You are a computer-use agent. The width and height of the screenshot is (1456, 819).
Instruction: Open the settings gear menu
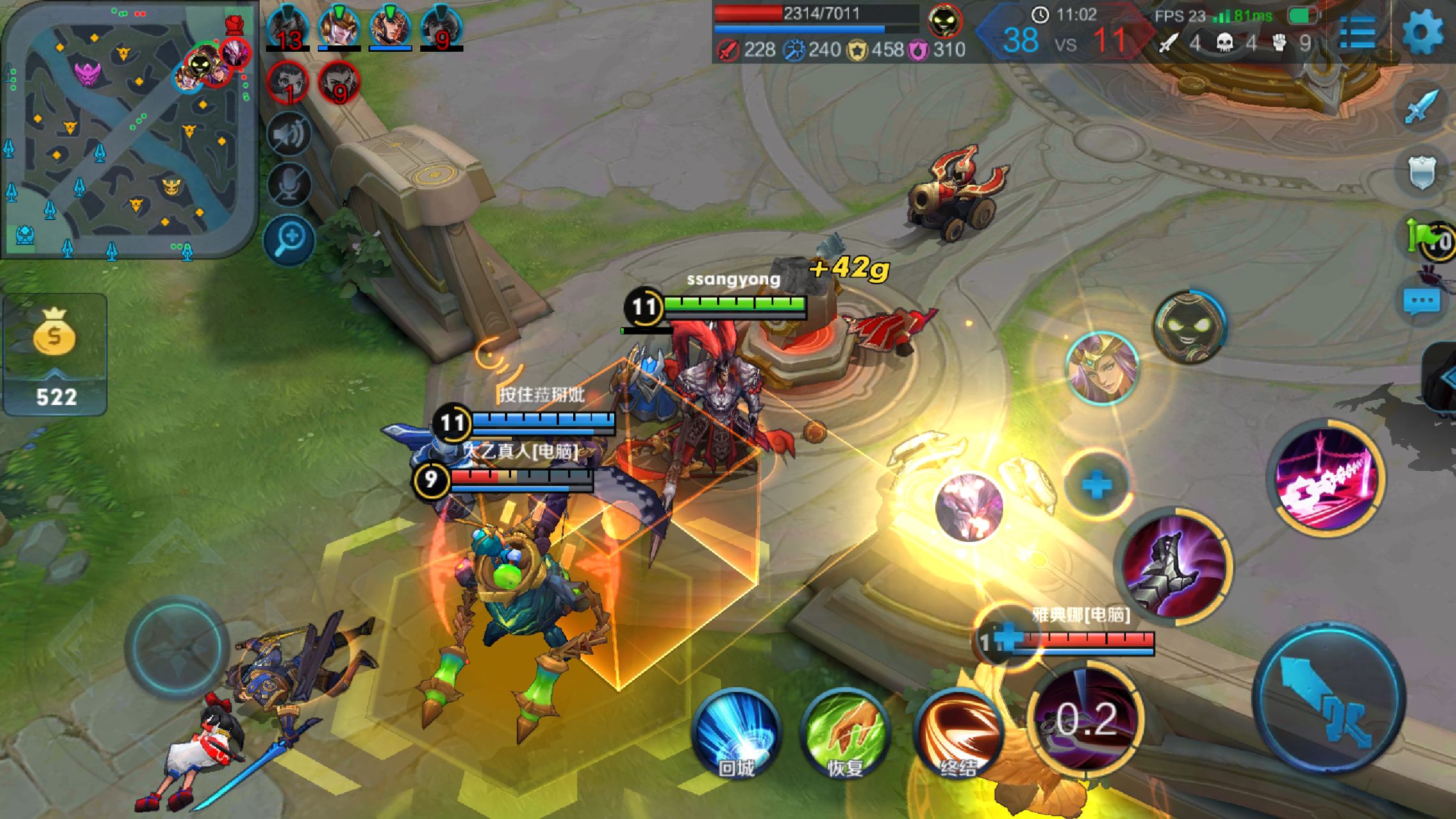[1423, 32]
